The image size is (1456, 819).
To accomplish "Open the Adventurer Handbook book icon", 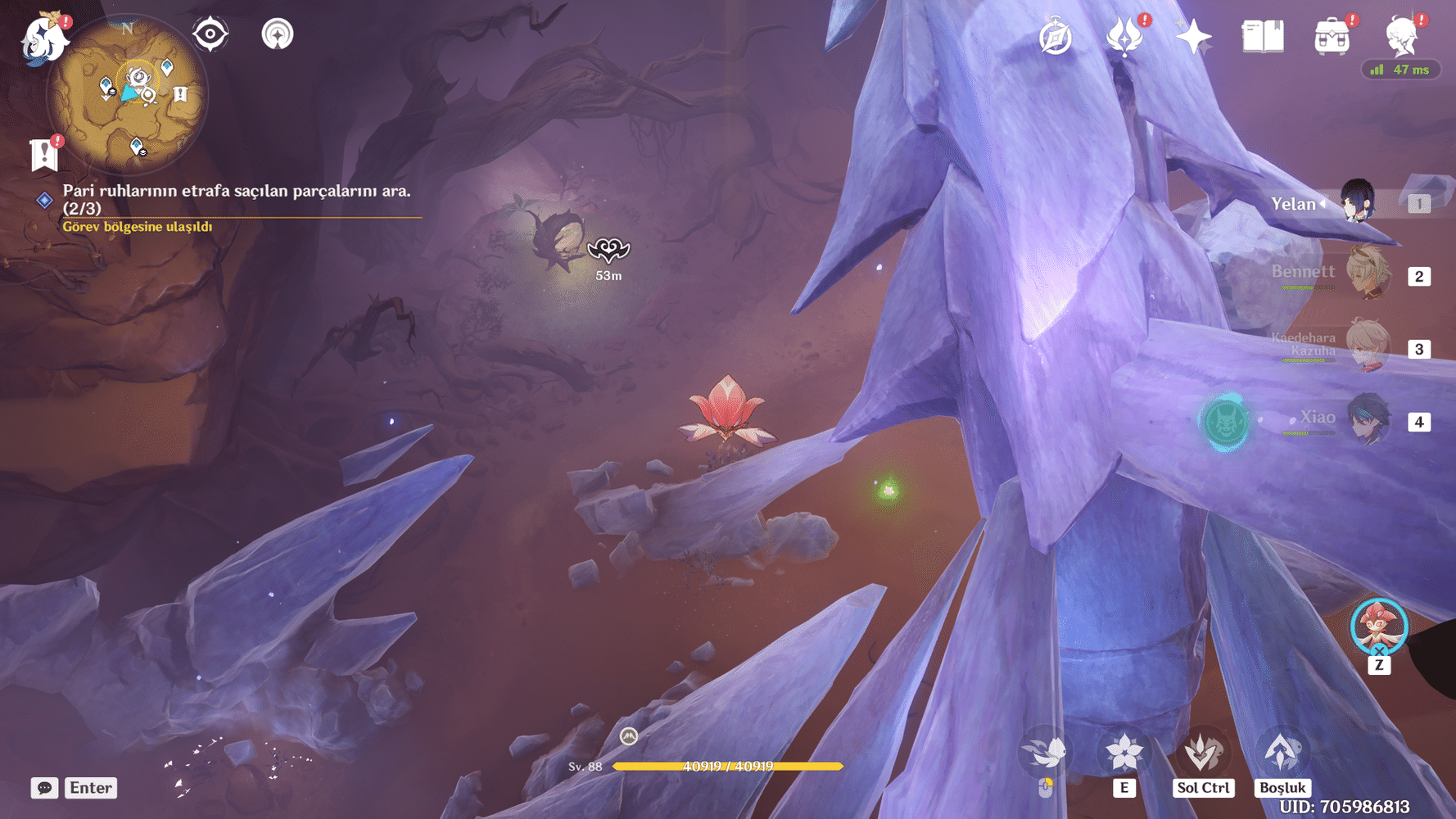I will click(x=1262, y=37).
